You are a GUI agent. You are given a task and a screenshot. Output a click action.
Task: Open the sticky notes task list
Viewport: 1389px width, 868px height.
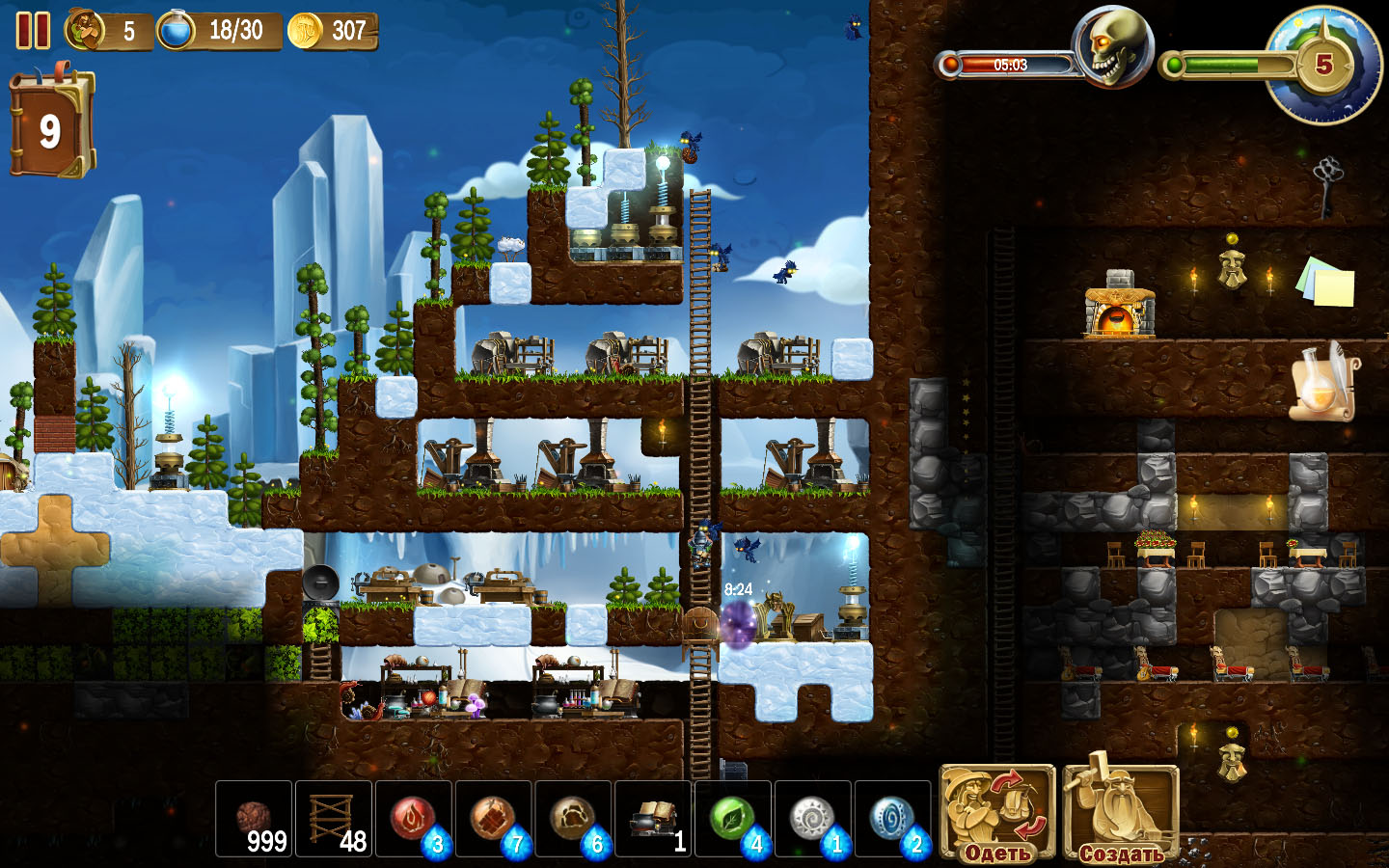coord(1326,281)
